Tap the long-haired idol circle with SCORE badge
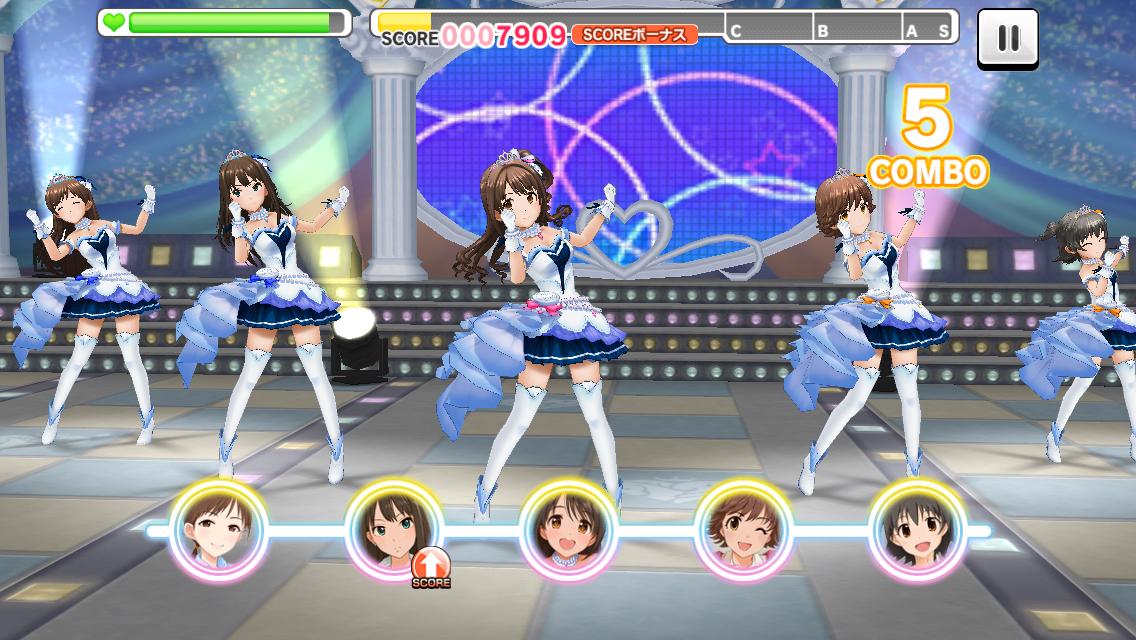This screenshot has height=640, width=1136. [393, 530]
